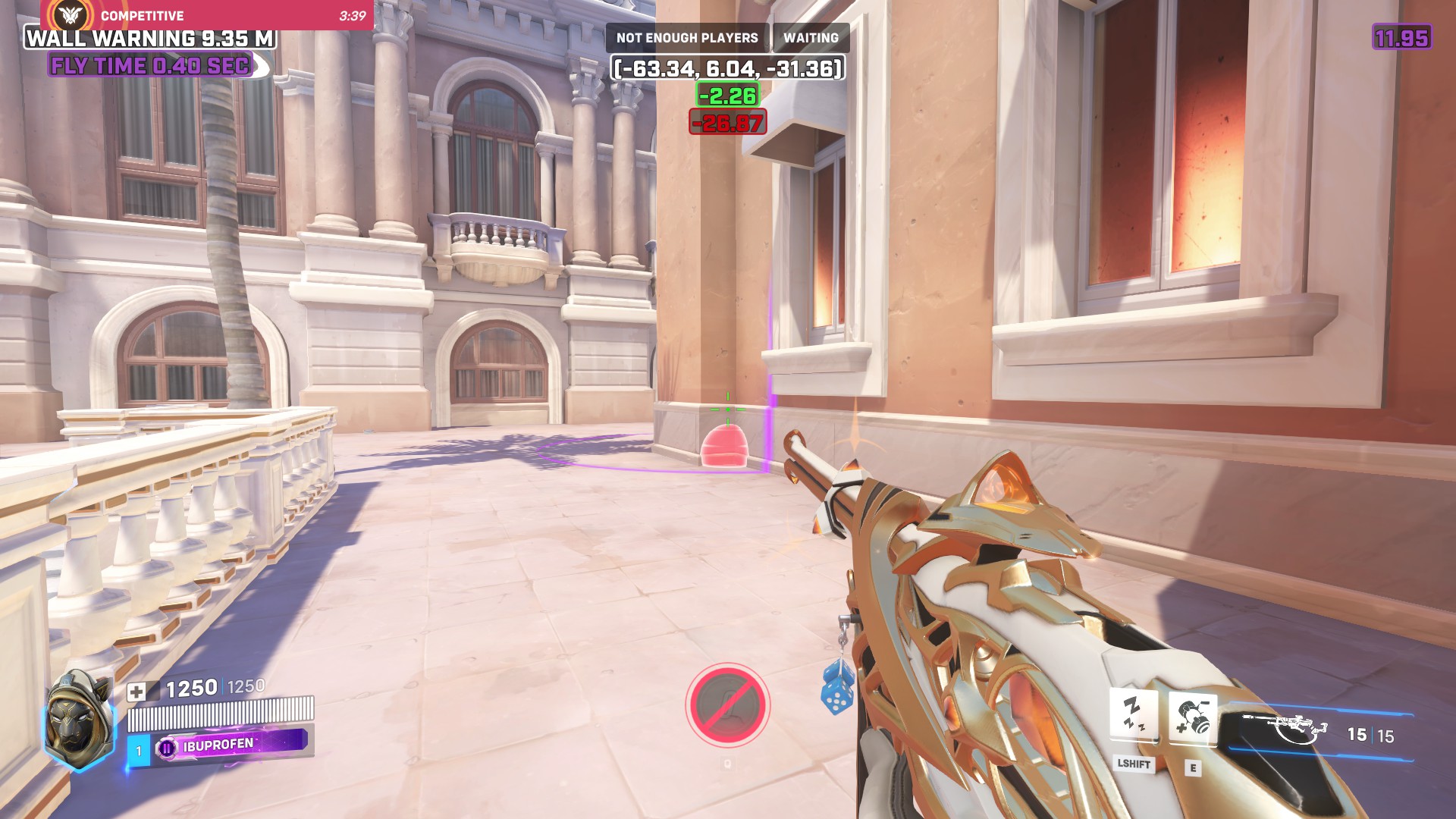This screenshot has width=1456, height=819.
Task: Activate the Sleep Dart ability icon
Action: point(1133,714)
